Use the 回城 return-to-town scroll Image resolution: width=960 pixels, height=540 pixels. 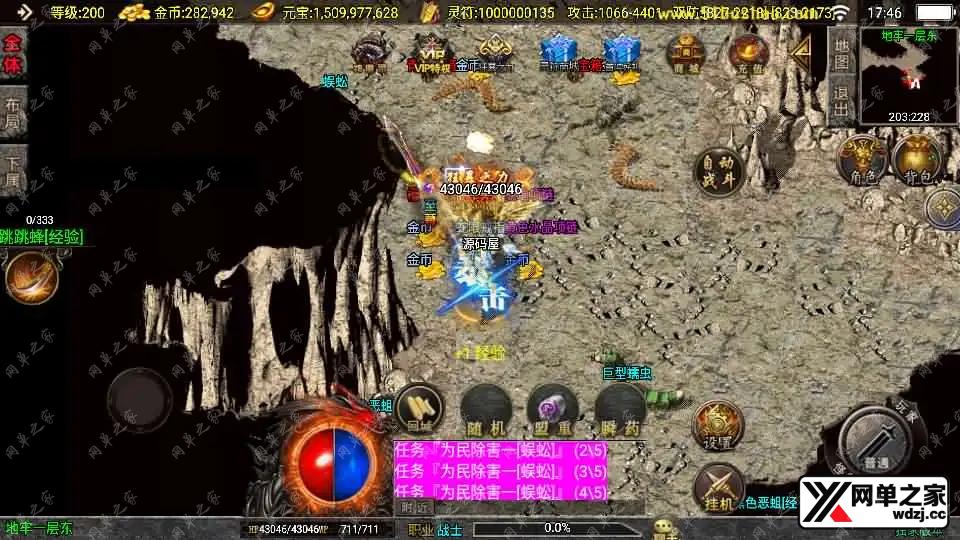(x=419, y=408)
